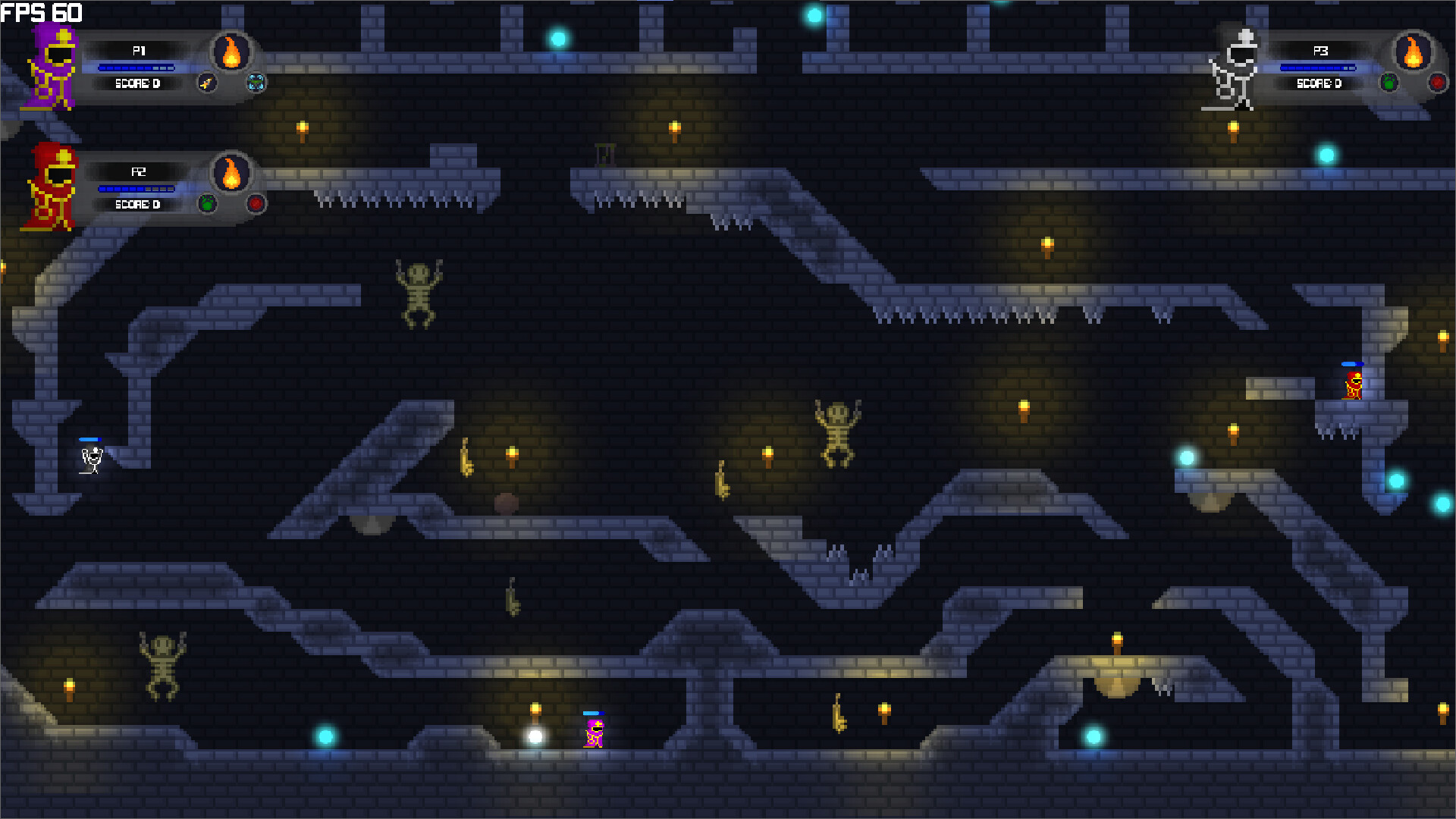Click the arrow spell icon on P1's HUD
This screenshot has height=819, width=1456.
point(206,83)
